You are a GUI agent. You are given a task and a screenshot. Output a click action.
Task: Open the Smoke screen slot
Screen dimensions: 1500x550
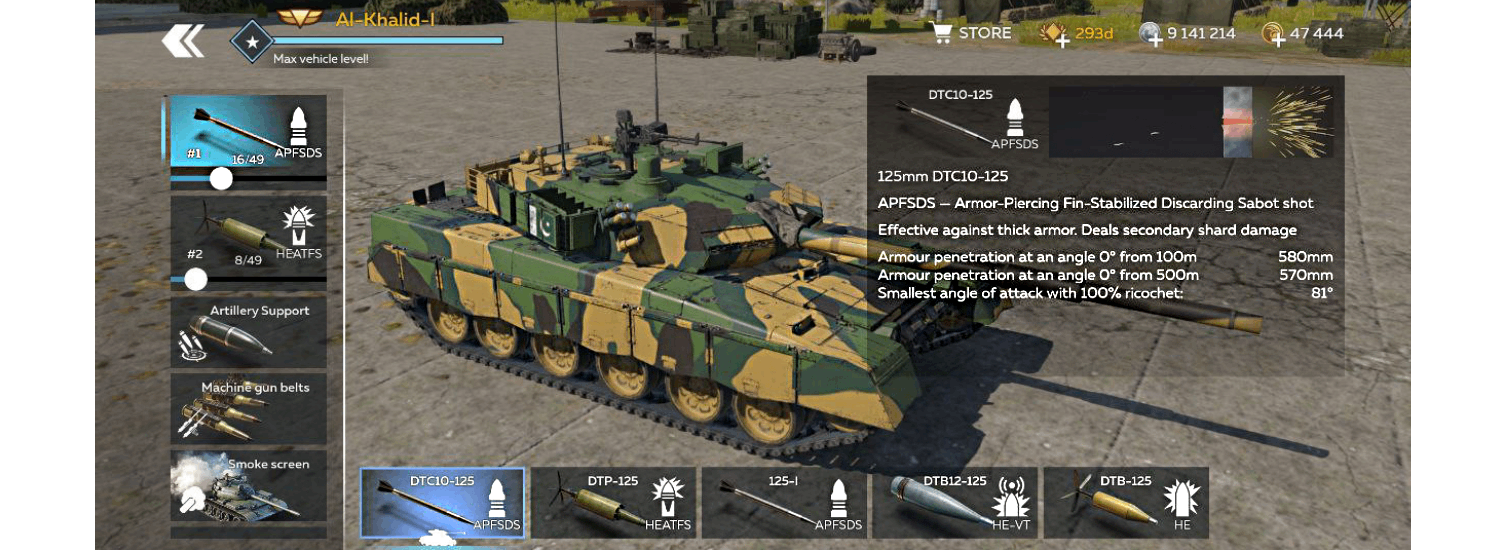pyautogui.click(x=248, y=485)
